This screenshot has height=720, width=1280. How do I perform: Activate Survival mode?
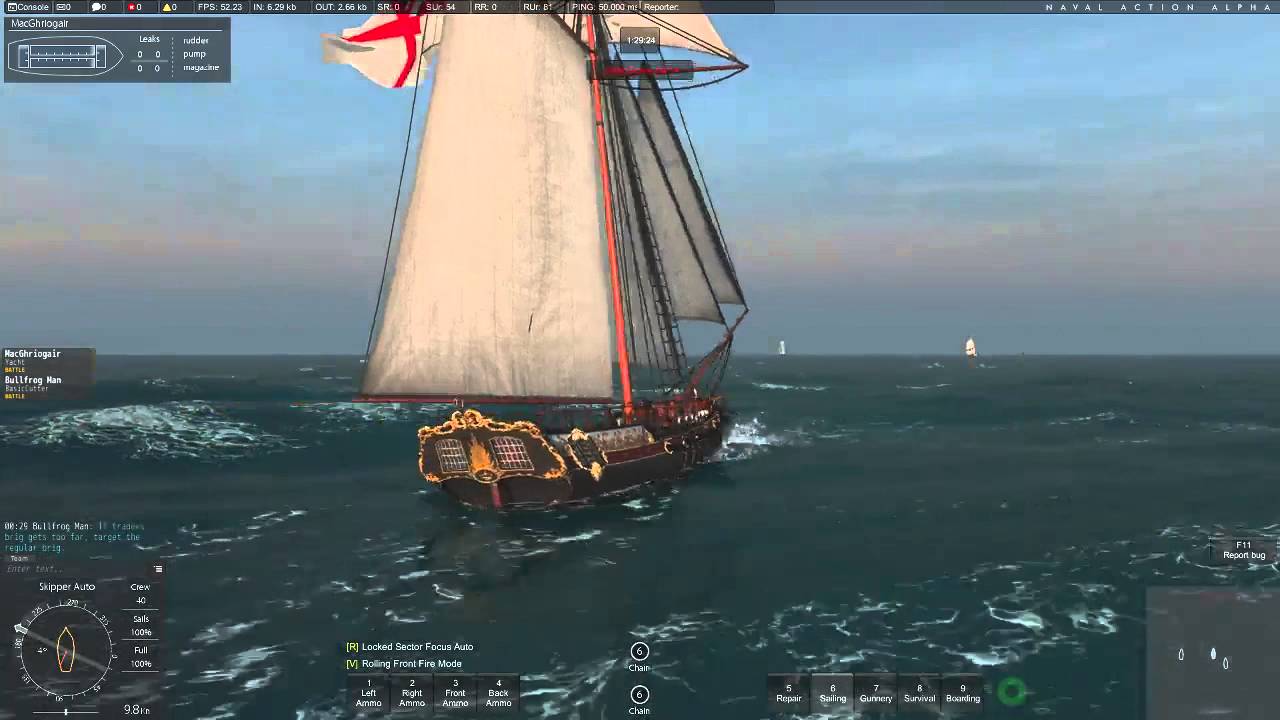[x=919, y=693]
